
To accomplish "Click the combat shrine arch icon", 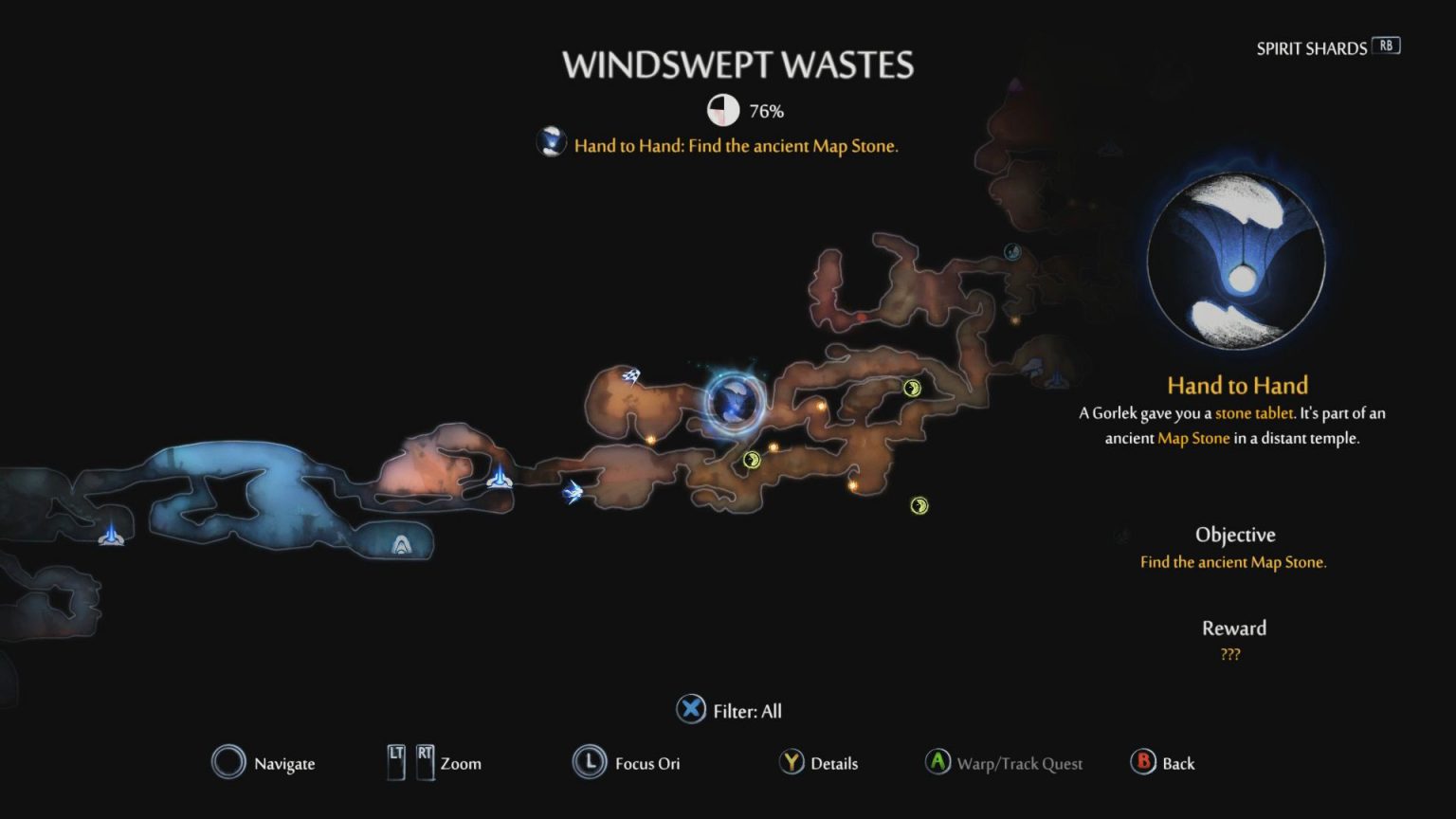I will click(400, 543).
